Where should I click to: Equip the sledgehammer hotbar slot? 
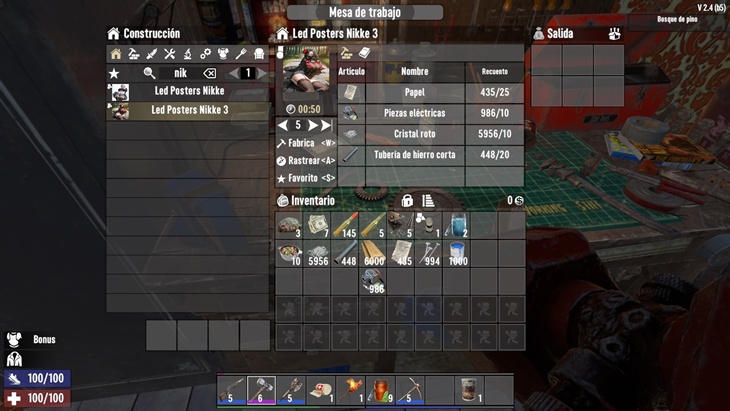(x=261, y=389)
